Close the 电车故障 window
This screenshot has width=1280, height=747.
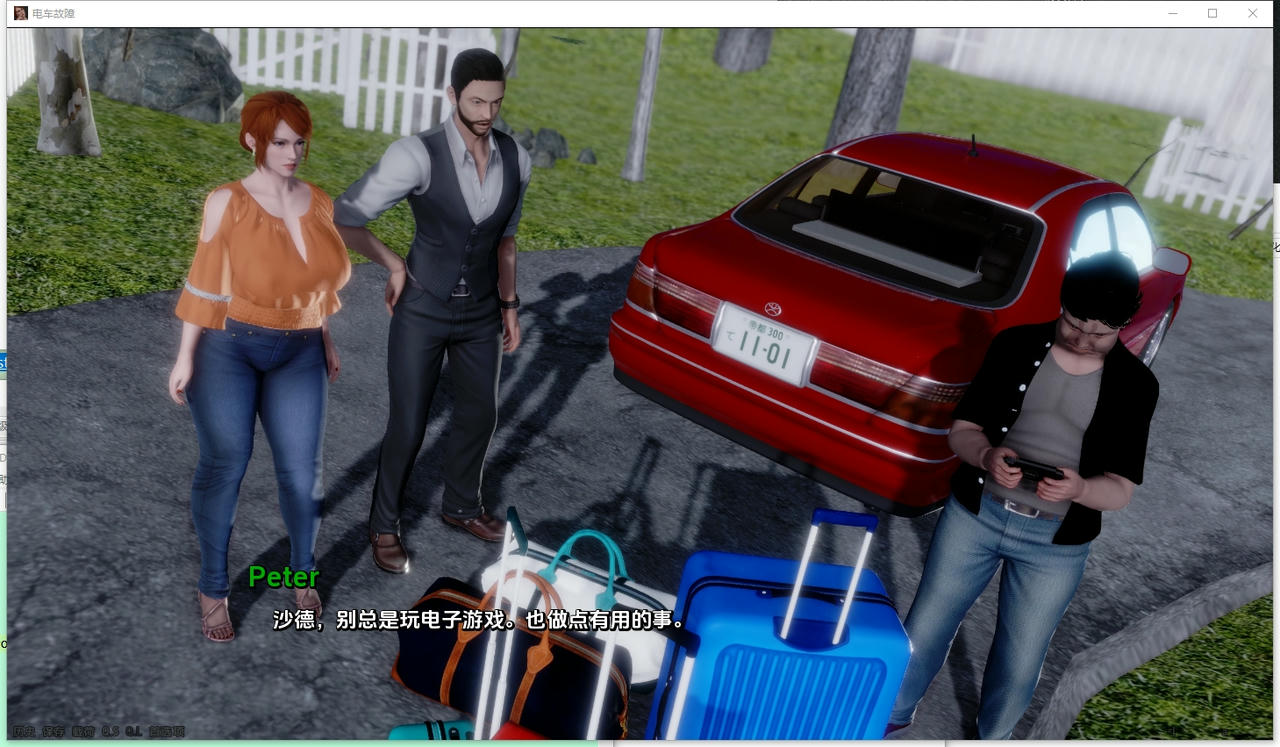click(1253, 13)
